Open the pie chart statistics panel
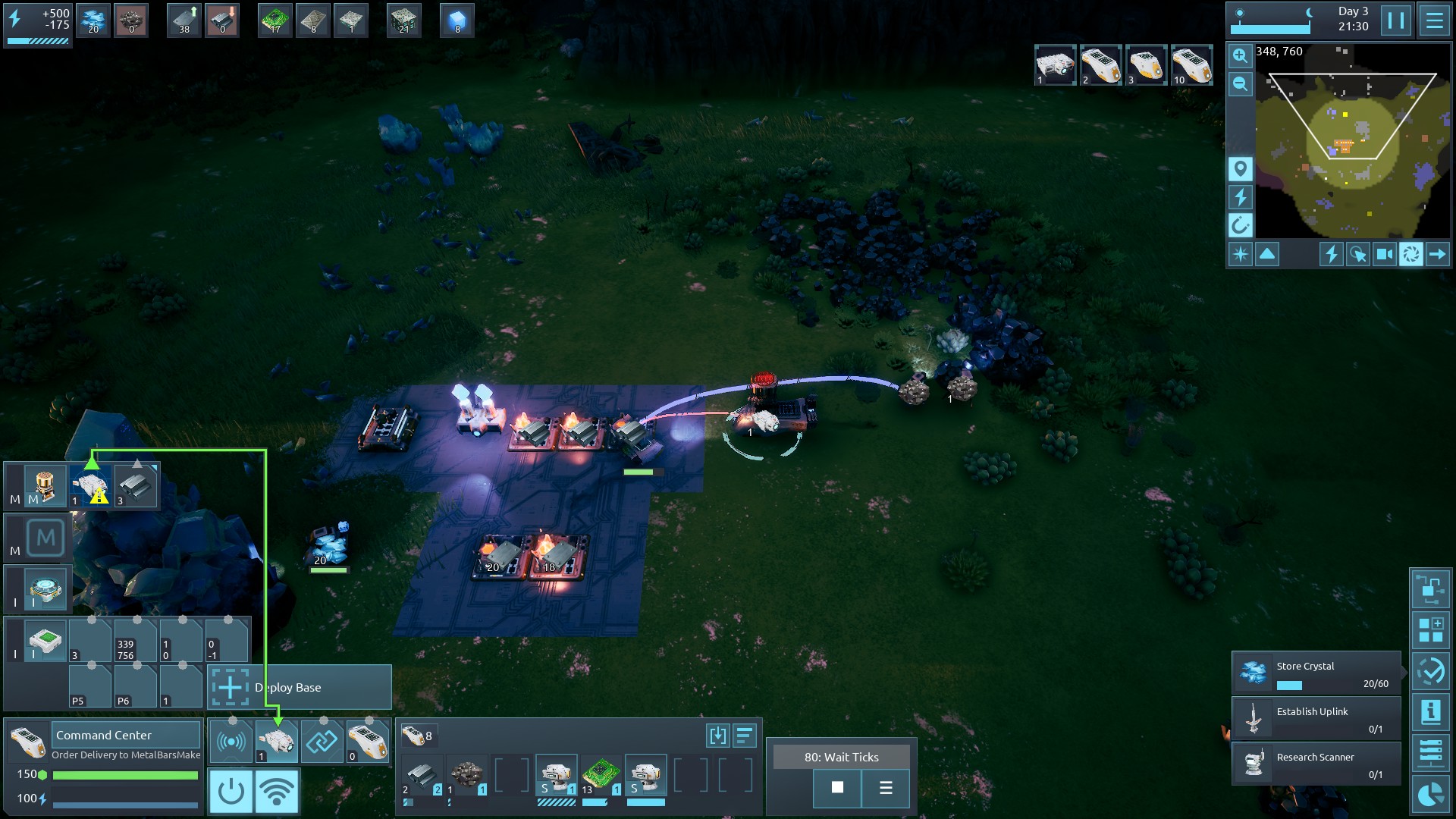 1430,794
